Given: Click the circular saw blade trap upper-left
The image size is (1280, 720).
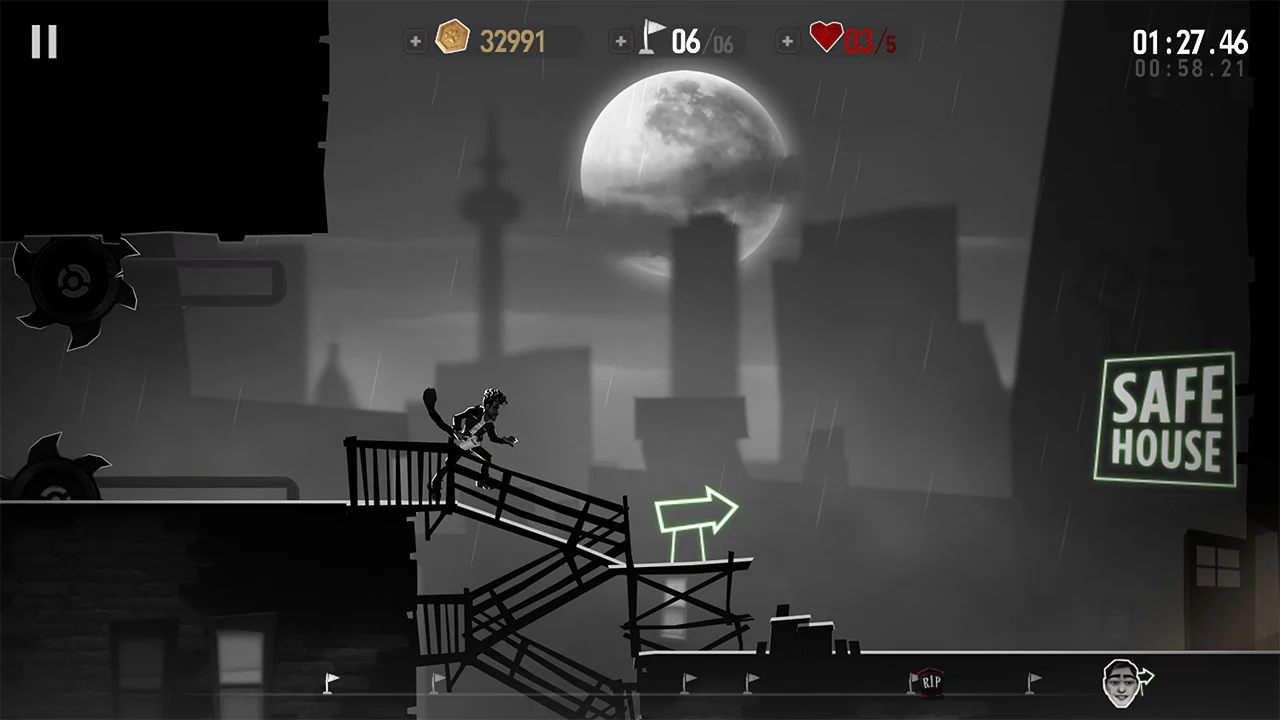Looking at the screenshot, I should pos(72,283).
